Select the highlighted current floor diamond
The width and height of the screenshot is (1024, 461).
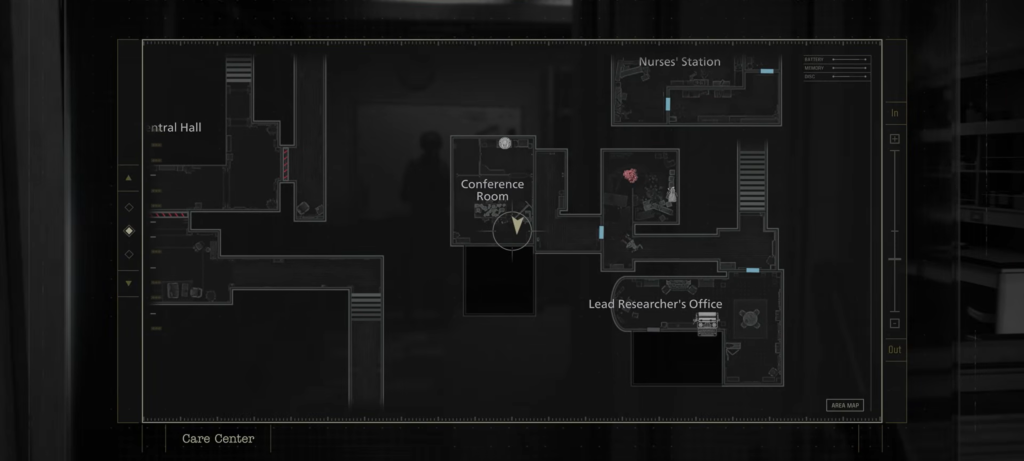click(128, 231)
